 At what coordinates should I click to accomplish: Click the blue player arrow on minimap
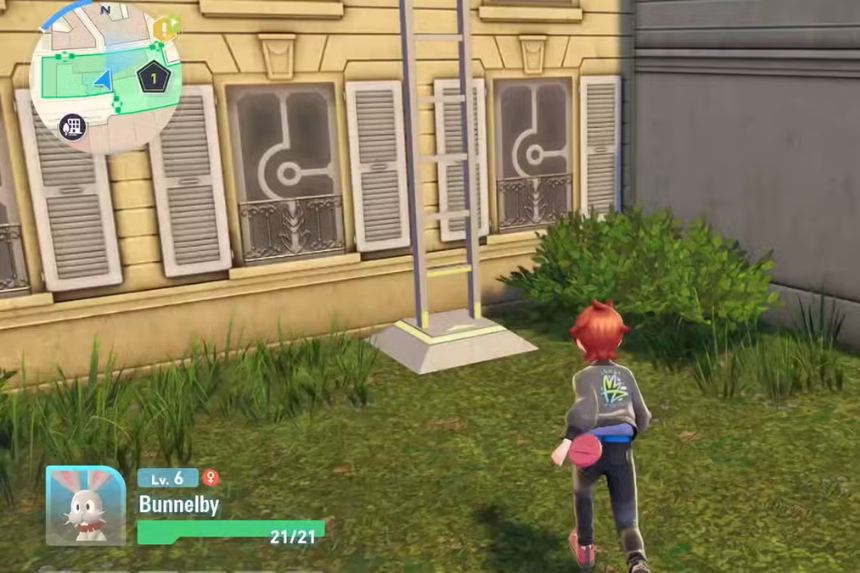tap(103, 81)
